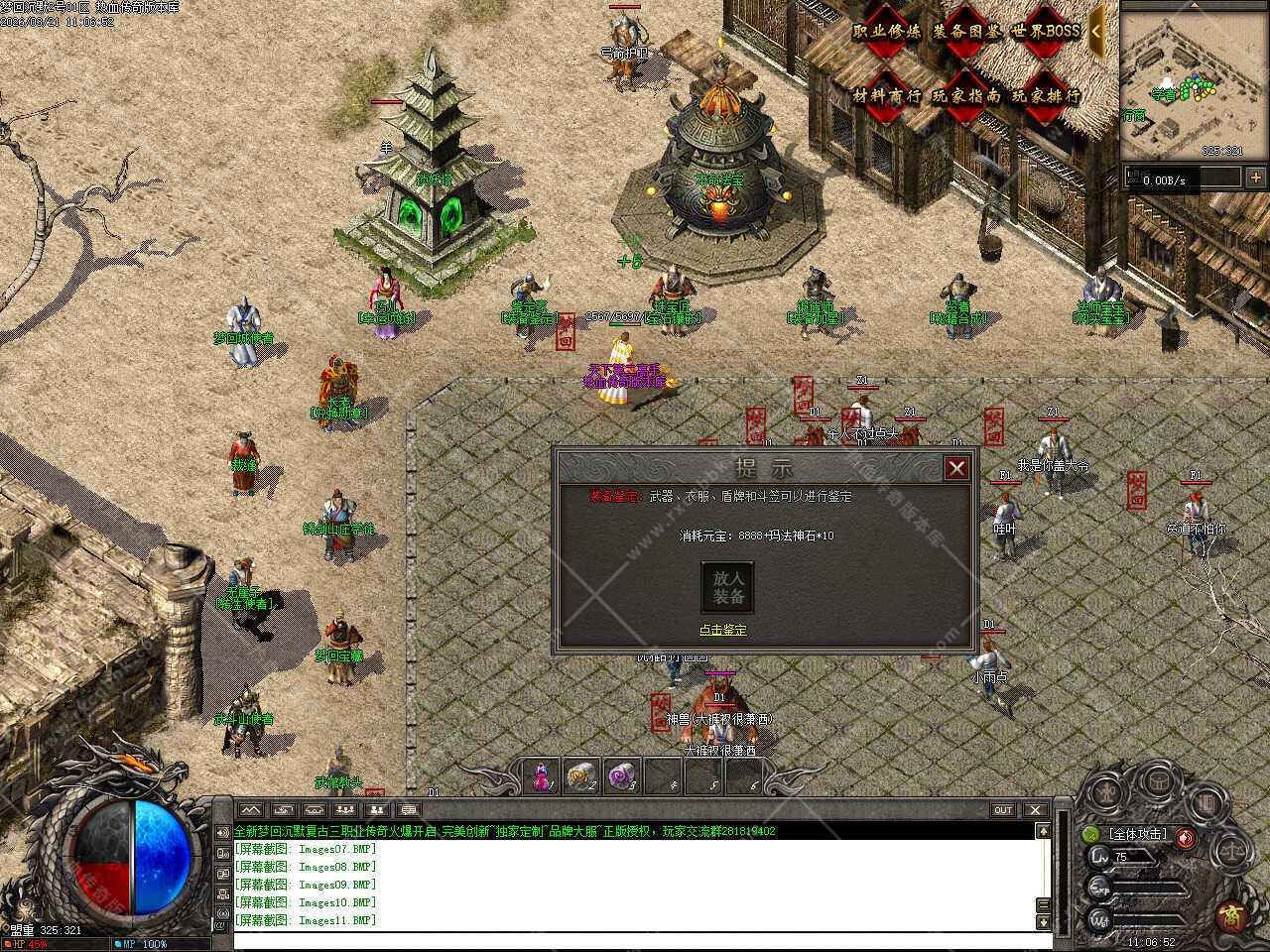Use the purple scroll in hotbar slot 3
This screenshot has width=1270, height=952.
click(x=622, y=775)
